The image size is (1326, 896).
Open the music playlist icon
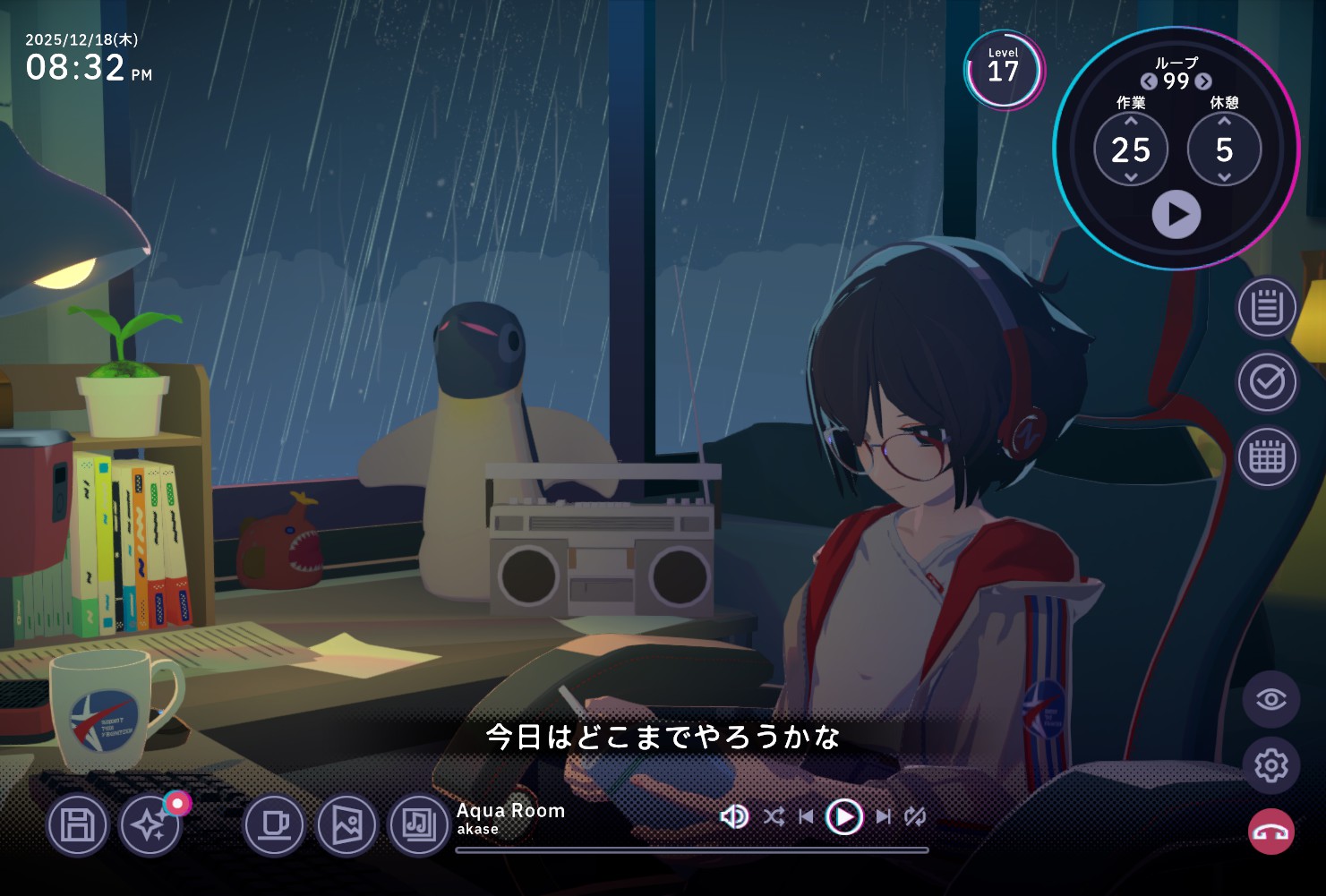click(x=419, y=824)
